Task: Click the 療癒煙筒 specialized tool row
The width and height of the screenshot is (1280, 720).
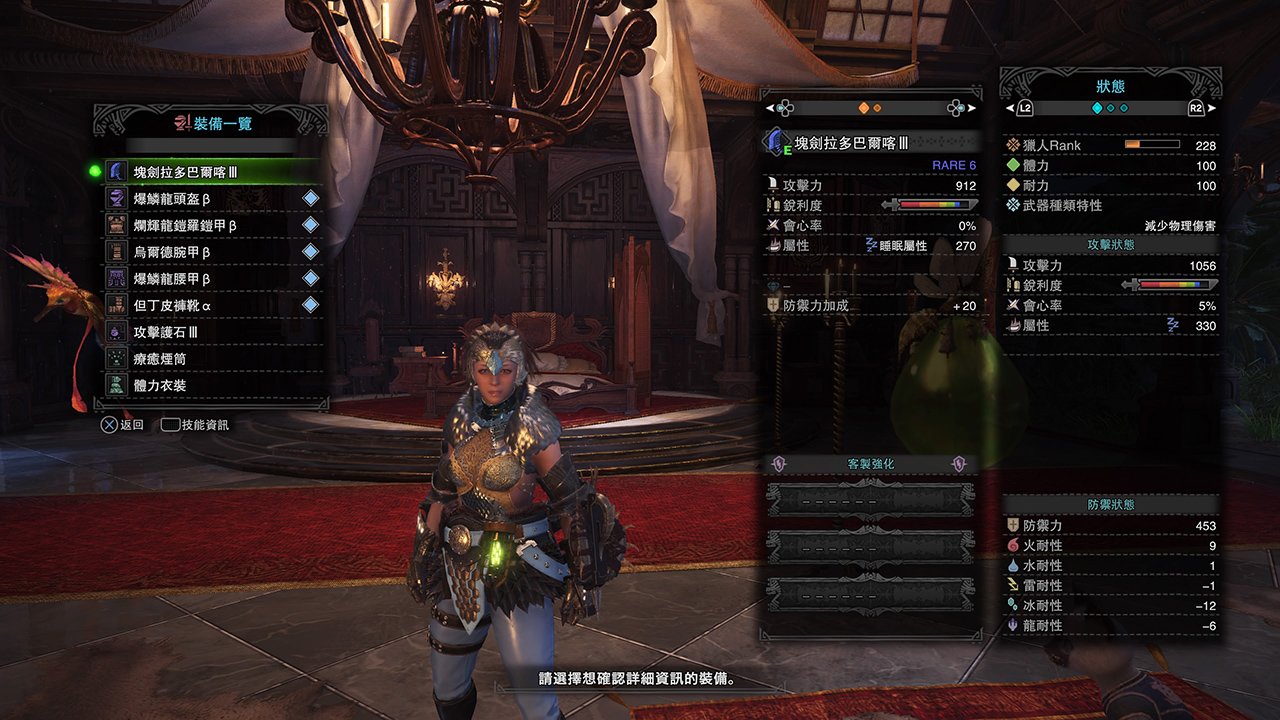Action: click(210, 358)
